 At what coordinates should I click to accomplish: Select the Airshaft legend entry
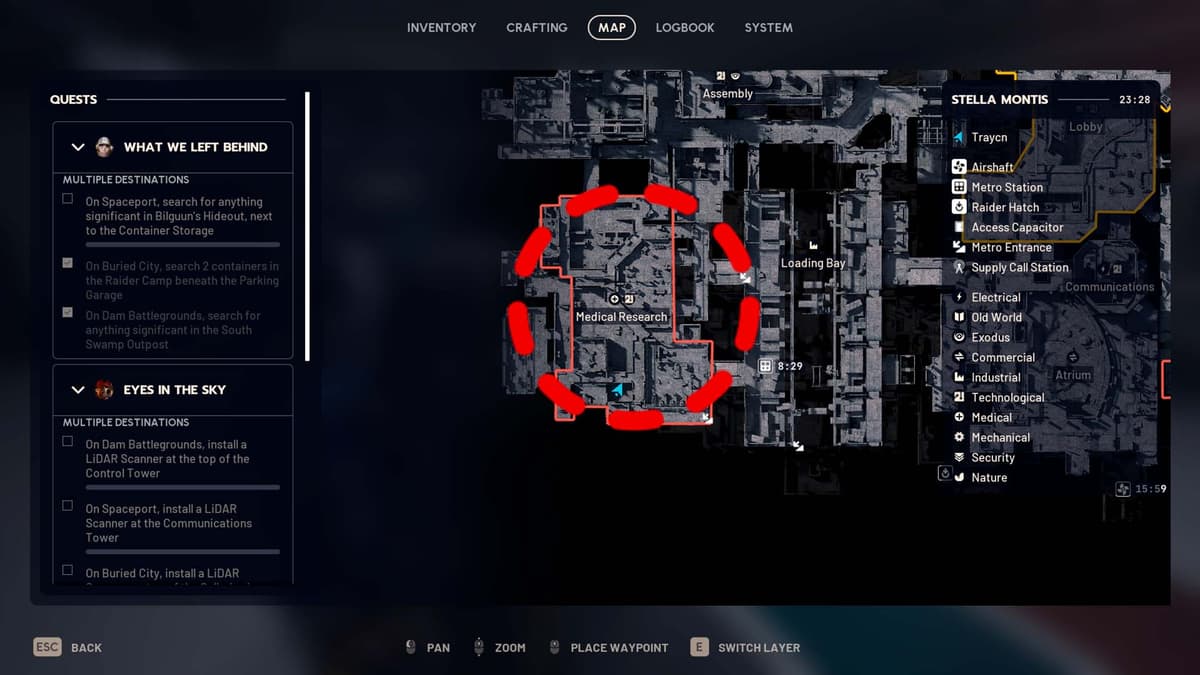[991, 167]
